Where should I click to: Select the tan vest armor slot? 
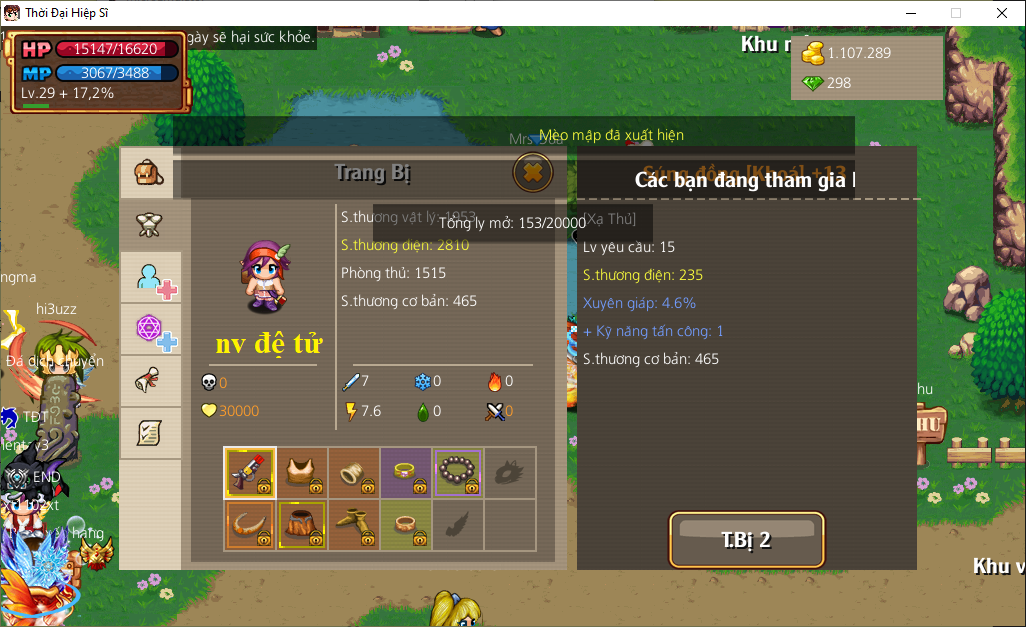point(301,472)
